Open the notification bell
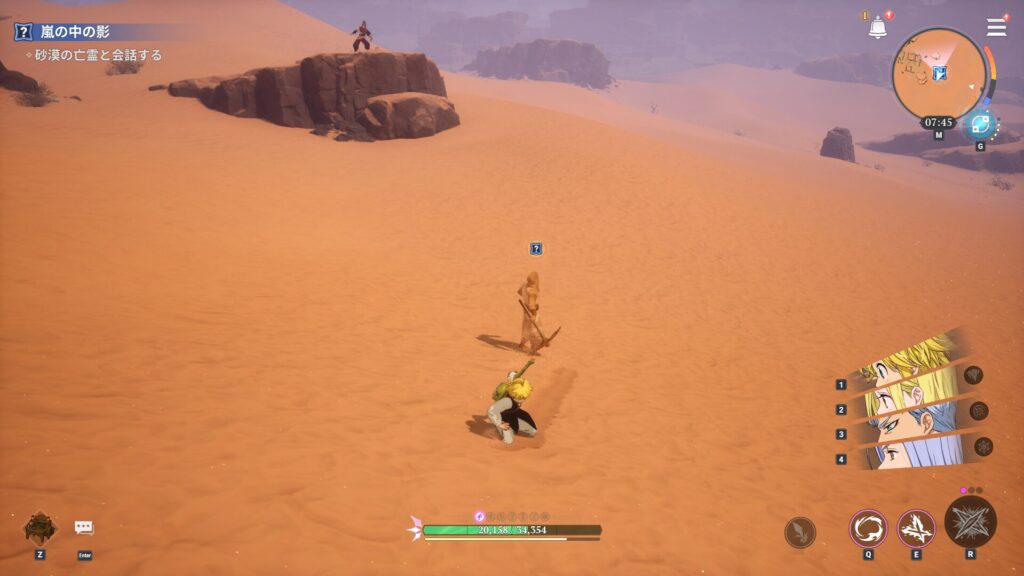This screenshot has width=1024, height=576. click(877, 28)
